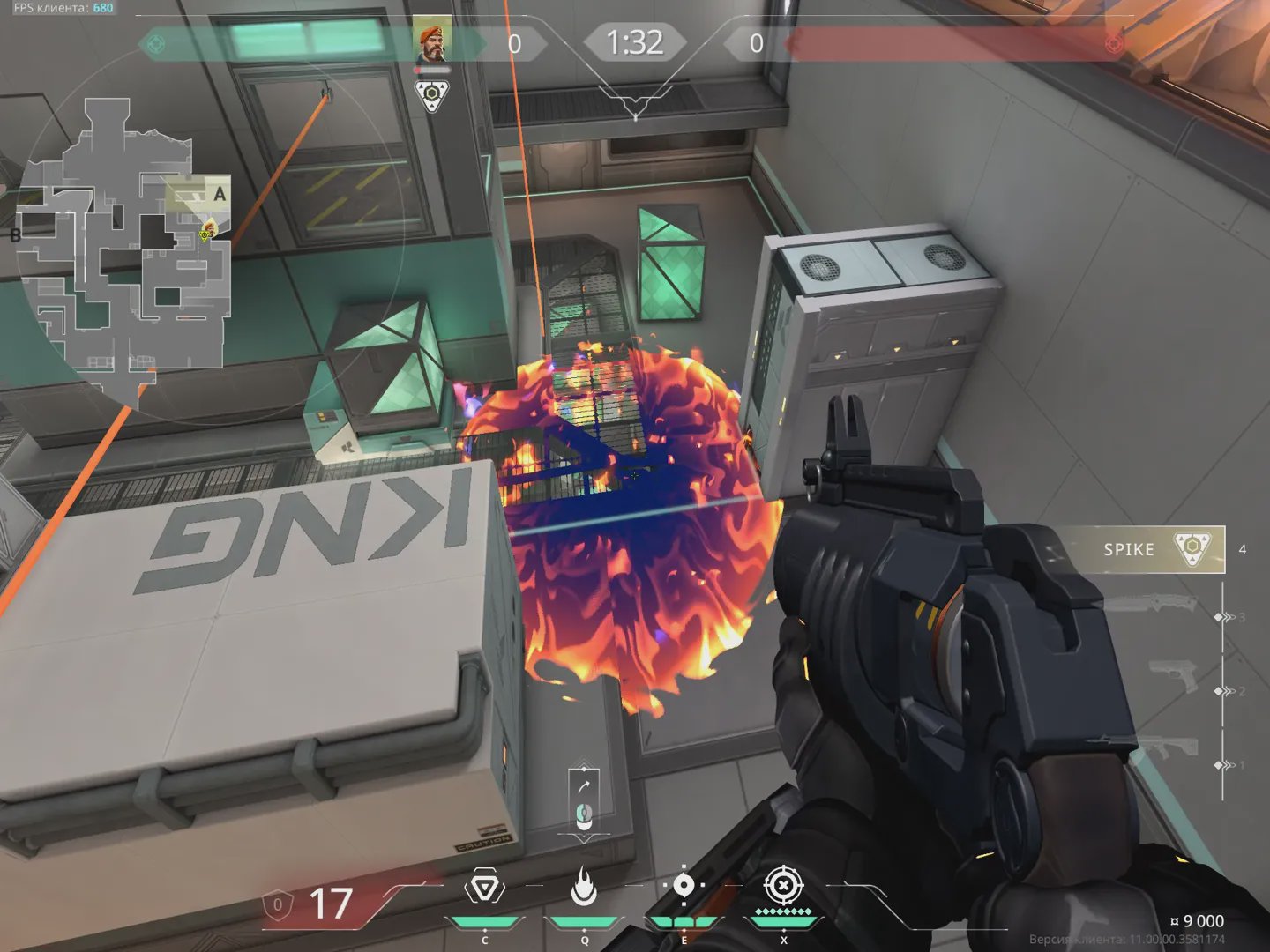Choose the primary weapon slot
Screen dimensions: 1270x952
1162,747
